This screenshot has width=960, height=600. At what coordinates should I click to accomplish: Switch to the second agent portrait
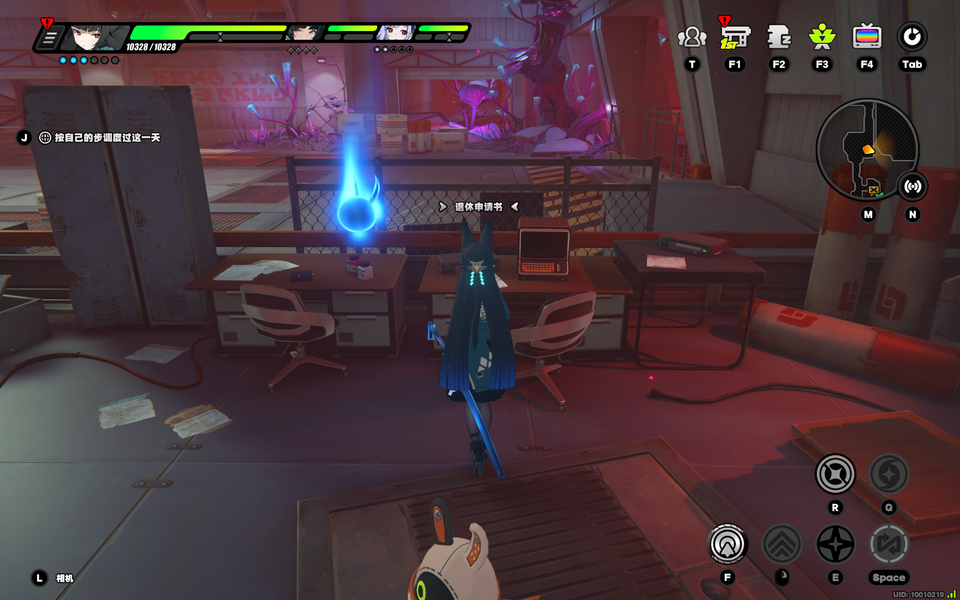304,34
